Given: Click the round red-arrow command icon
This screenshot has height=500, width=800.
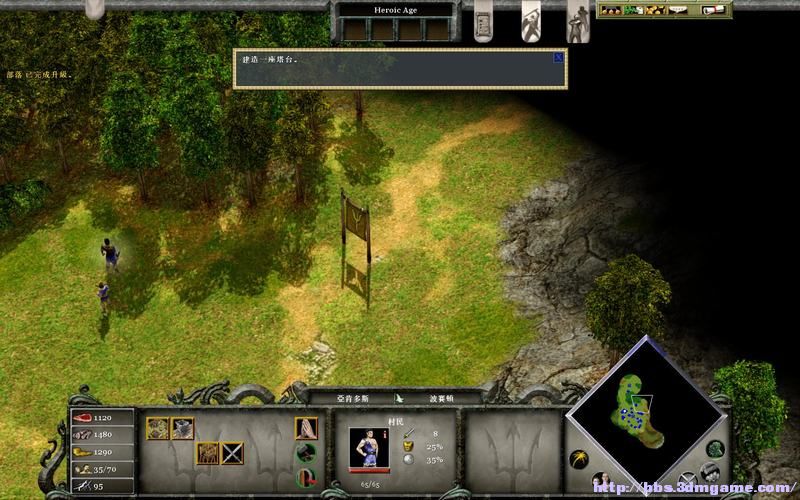Looking at the screenshot, I should [307, 477].
